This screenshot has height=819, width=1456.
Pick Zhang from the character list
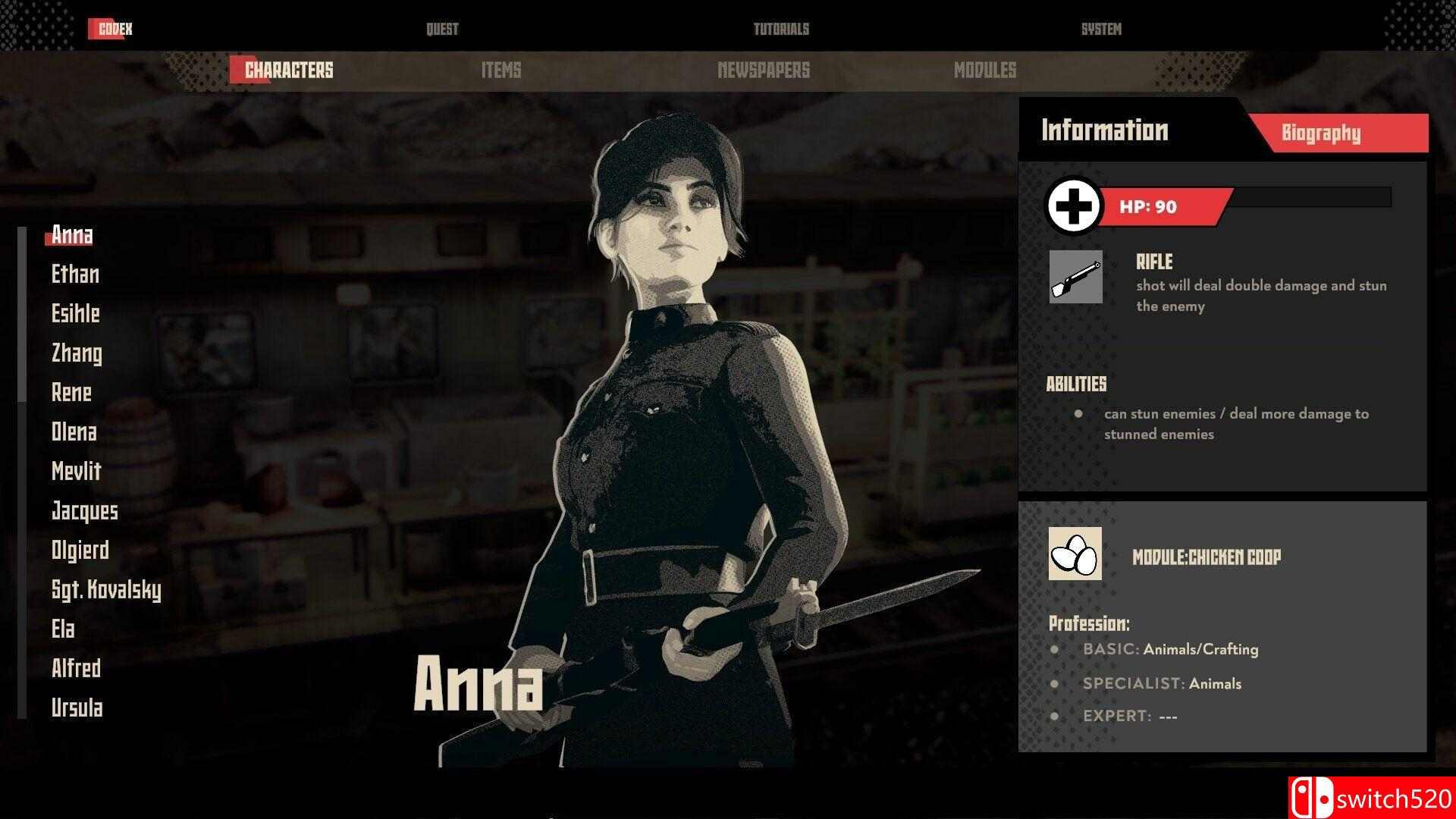pyautogui.click(x=77, y=353)
